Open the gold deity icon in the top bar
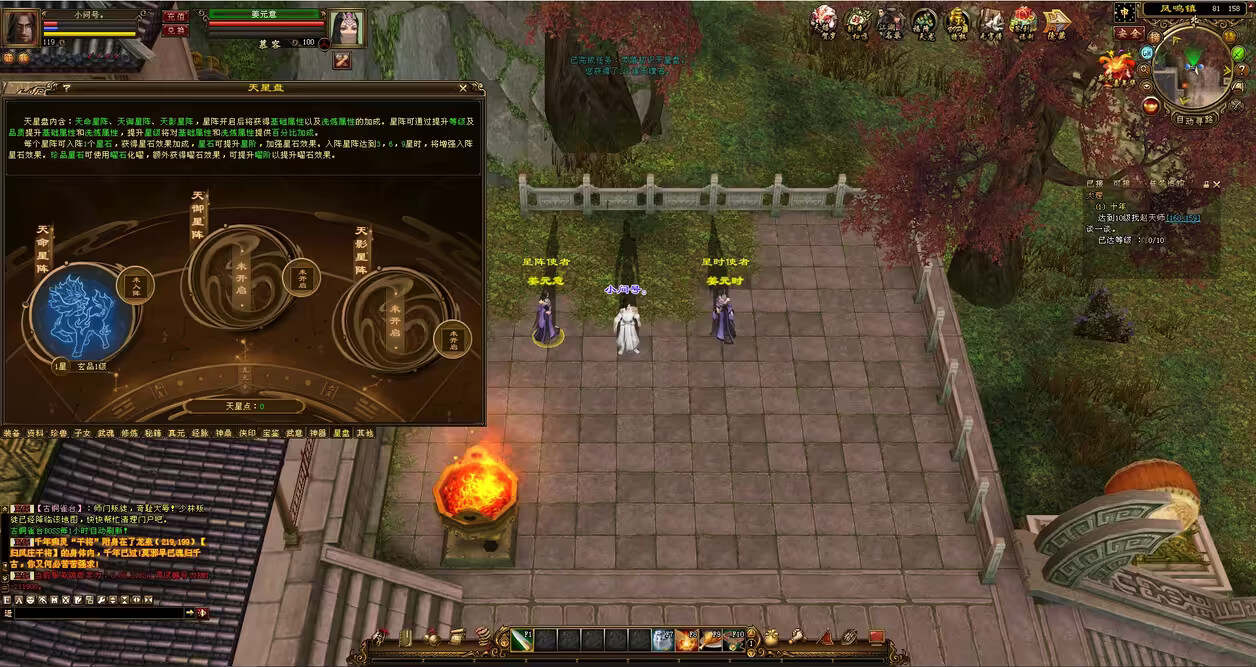 click(x=958, y=20)
